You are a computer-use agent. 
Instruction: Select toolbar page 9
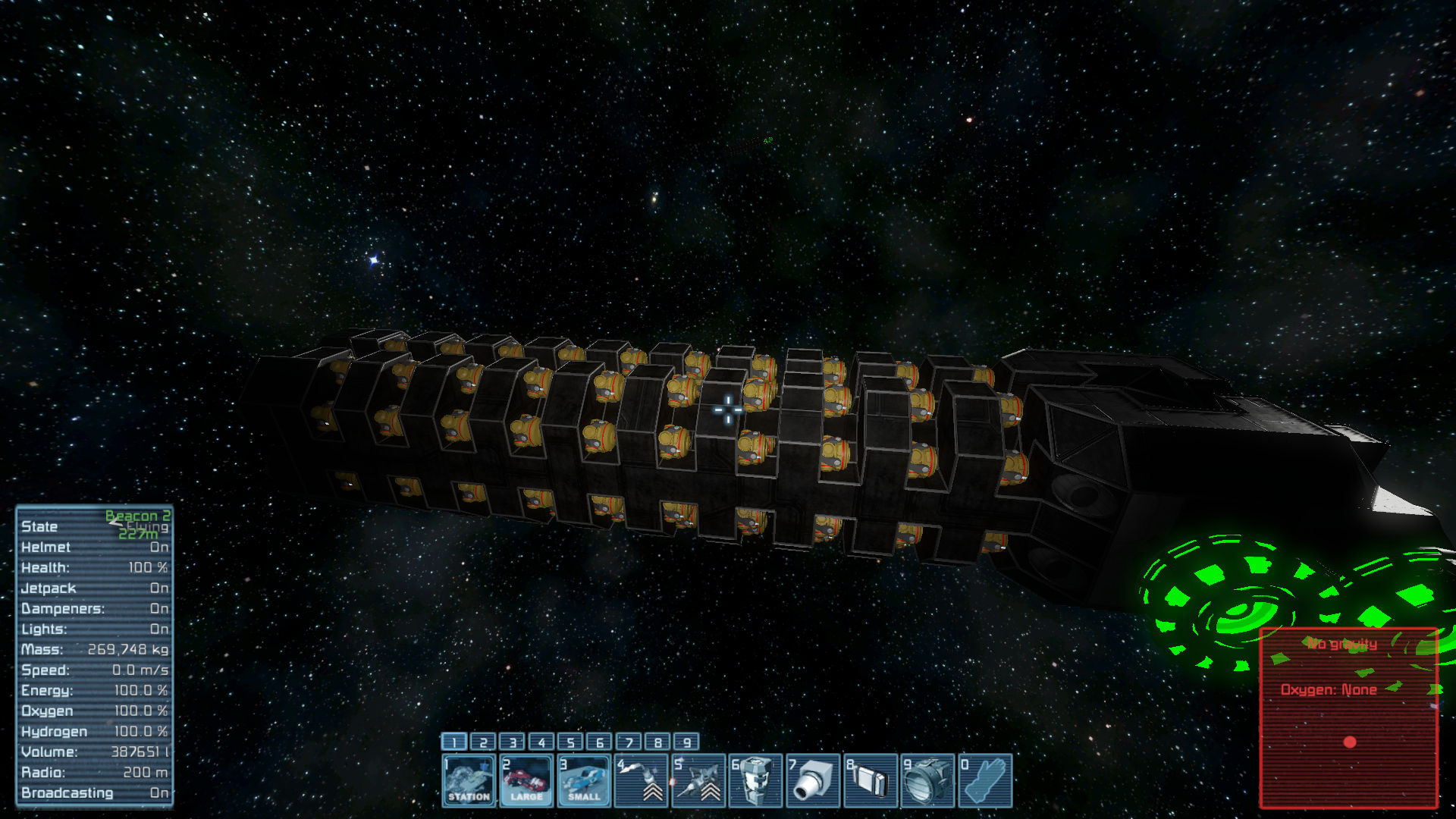pos(687,742)
